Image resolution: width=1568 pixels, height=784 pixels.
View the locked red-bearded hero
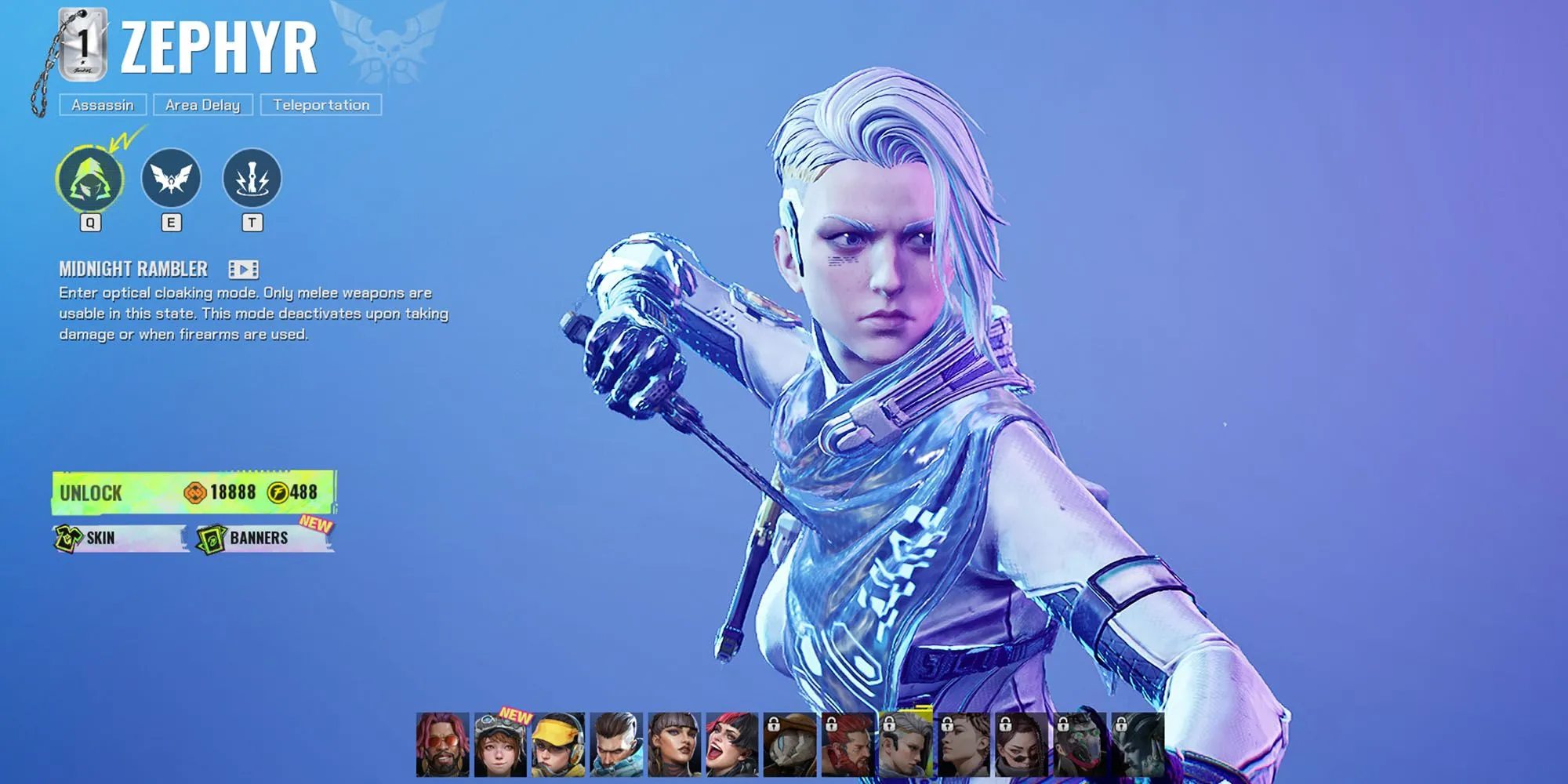point(848,744)
